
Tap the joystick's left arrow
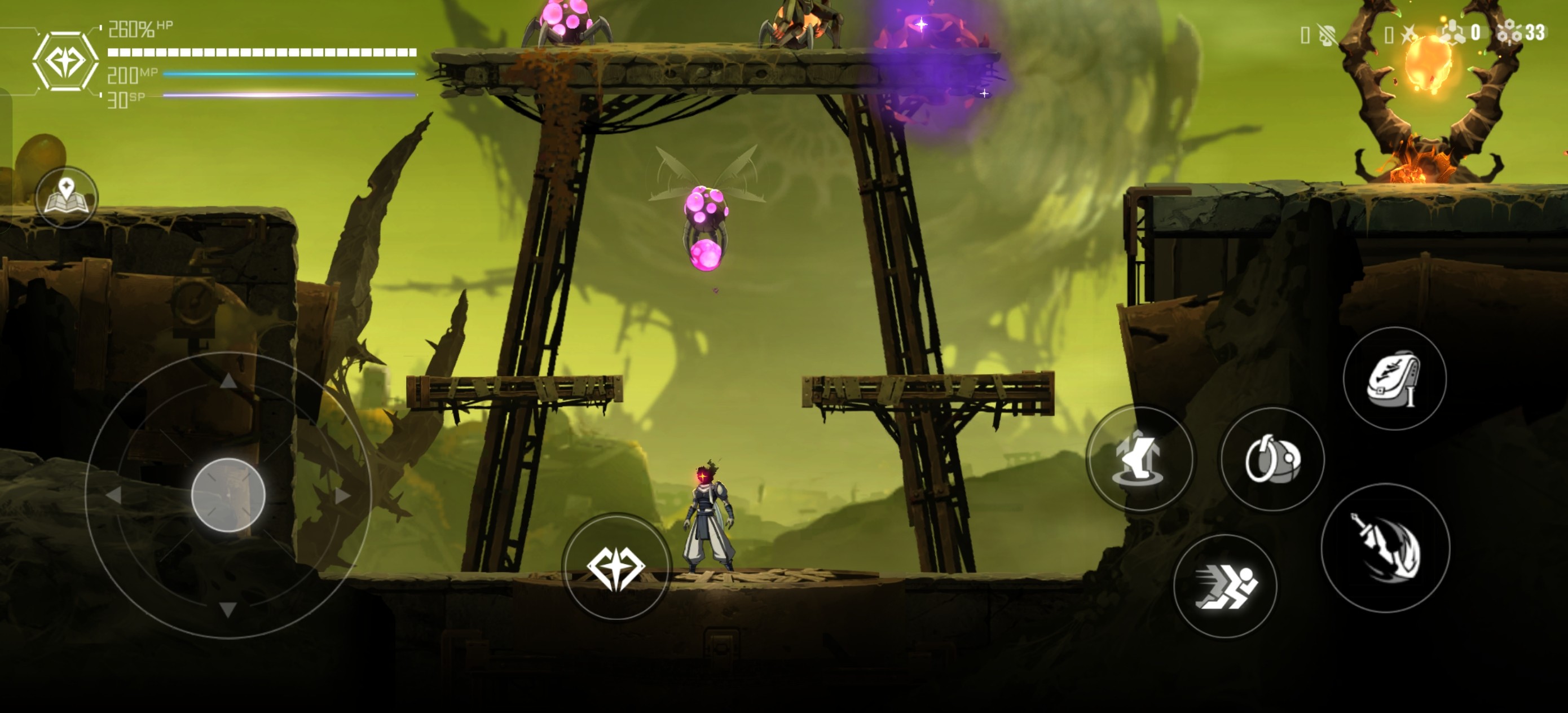[114, 496]
